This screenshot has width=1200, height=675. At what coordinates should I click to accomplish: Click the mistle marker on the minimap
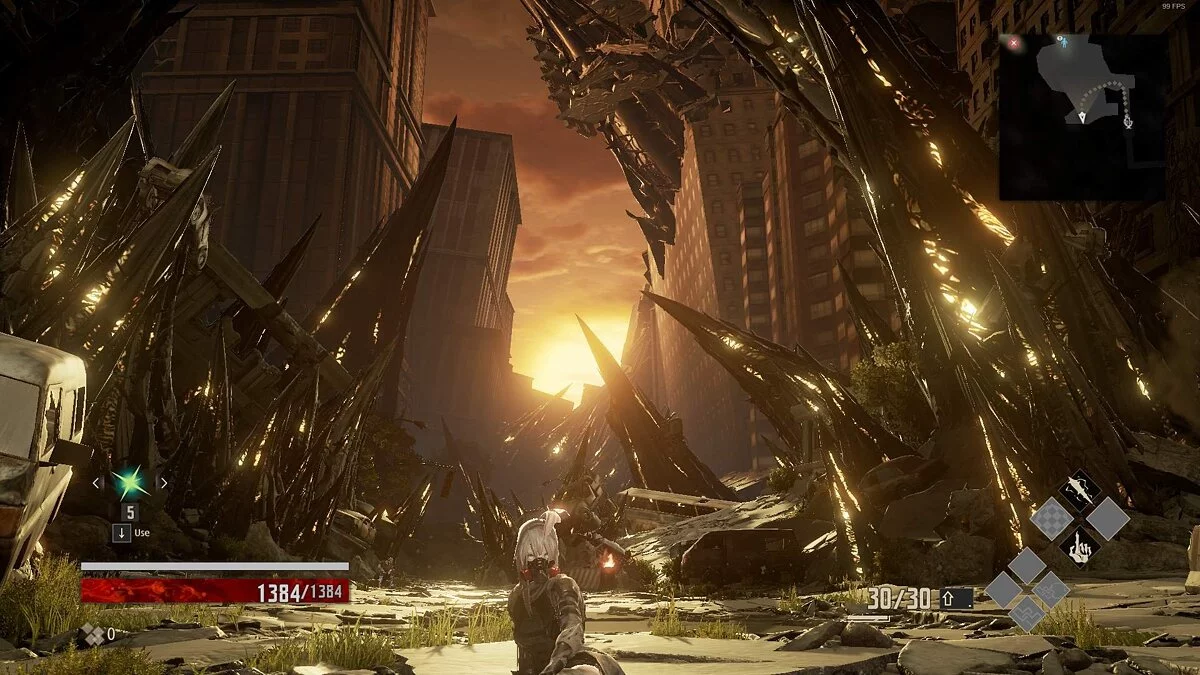click(1128, 122)
